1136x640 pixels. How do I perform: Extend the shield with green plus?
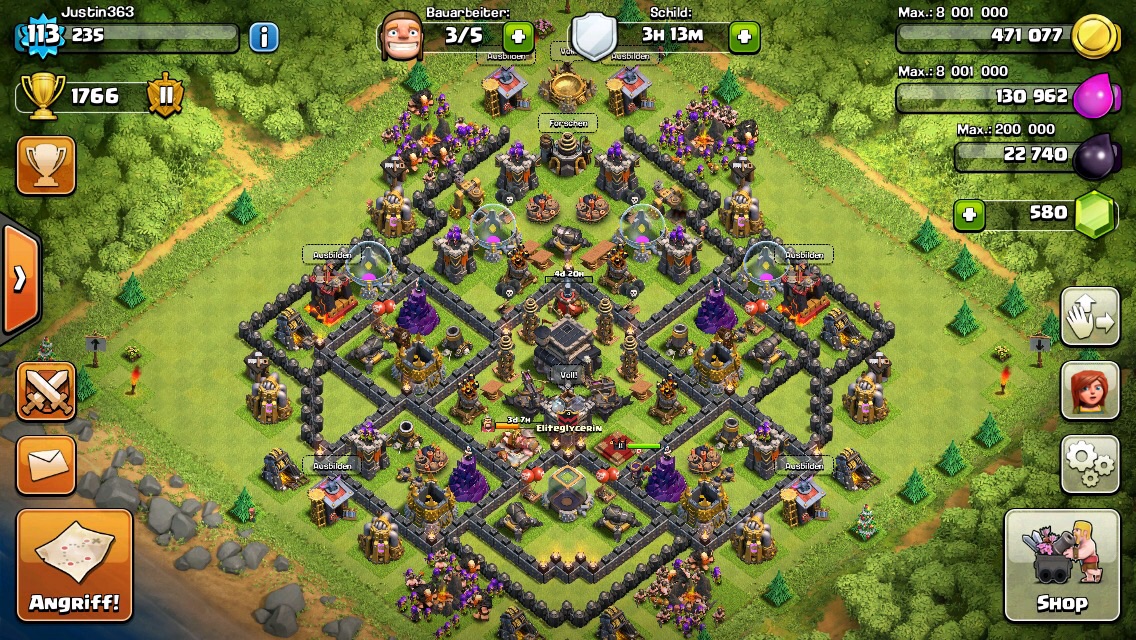tap(744, 37)
